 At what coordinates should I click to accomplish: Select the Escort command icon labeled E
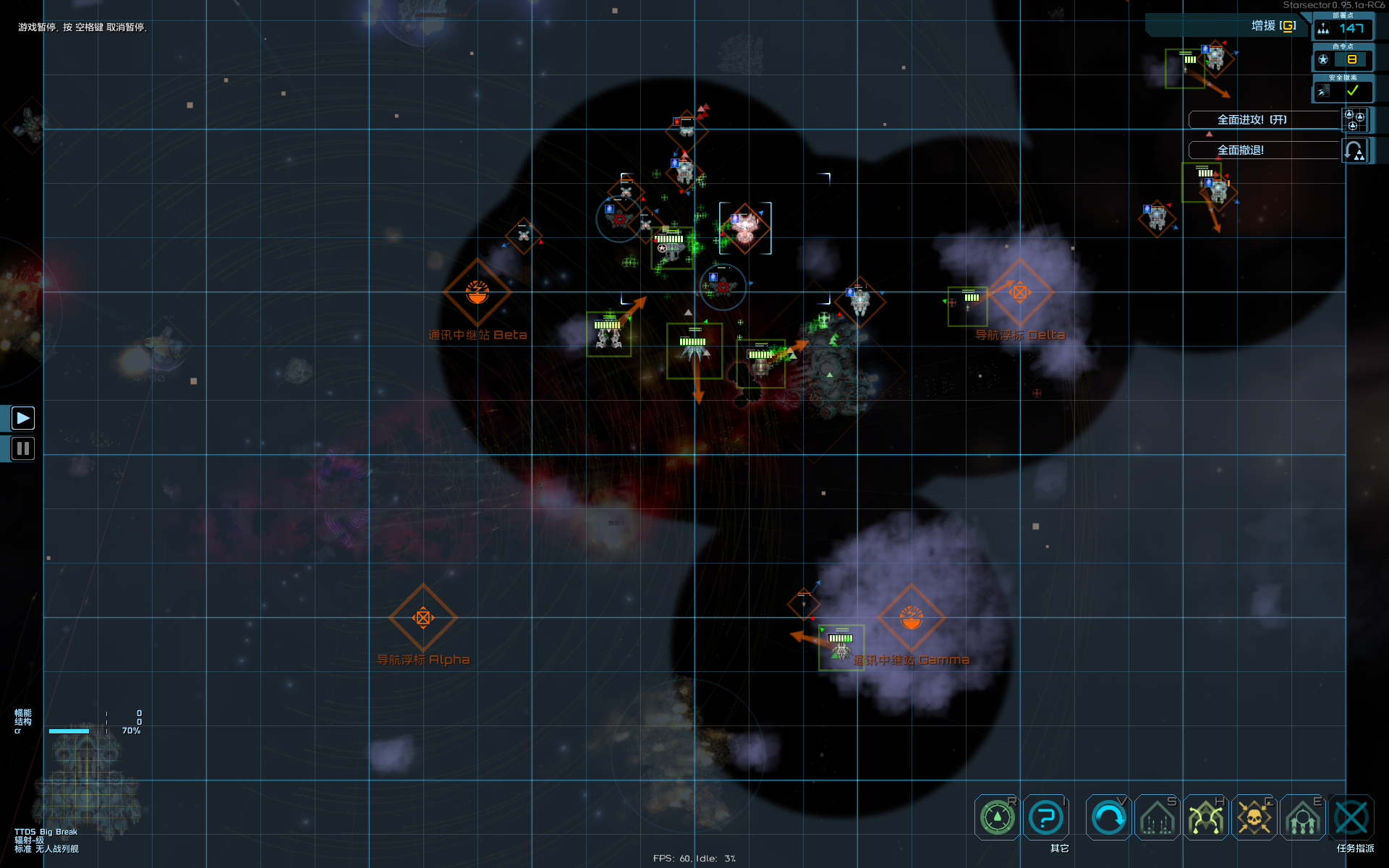click(1303, 817)
